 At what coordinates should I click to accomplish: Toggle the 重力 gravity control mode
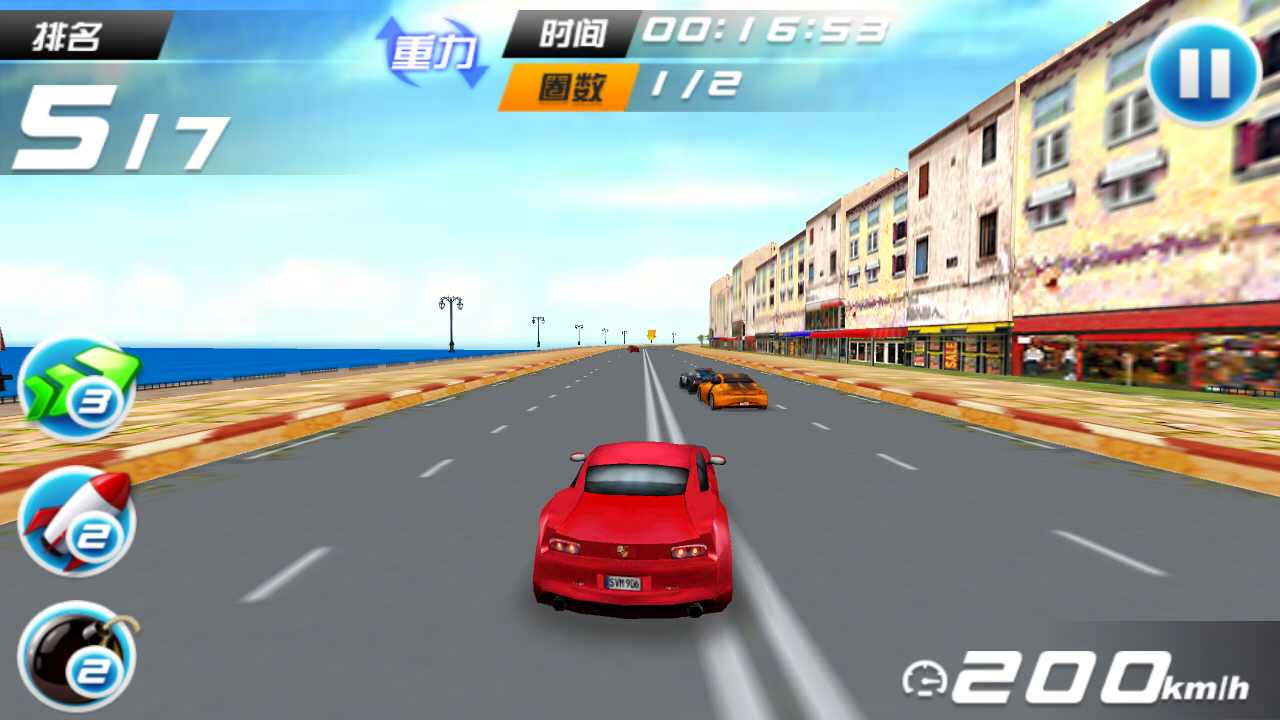coord(432,50)
